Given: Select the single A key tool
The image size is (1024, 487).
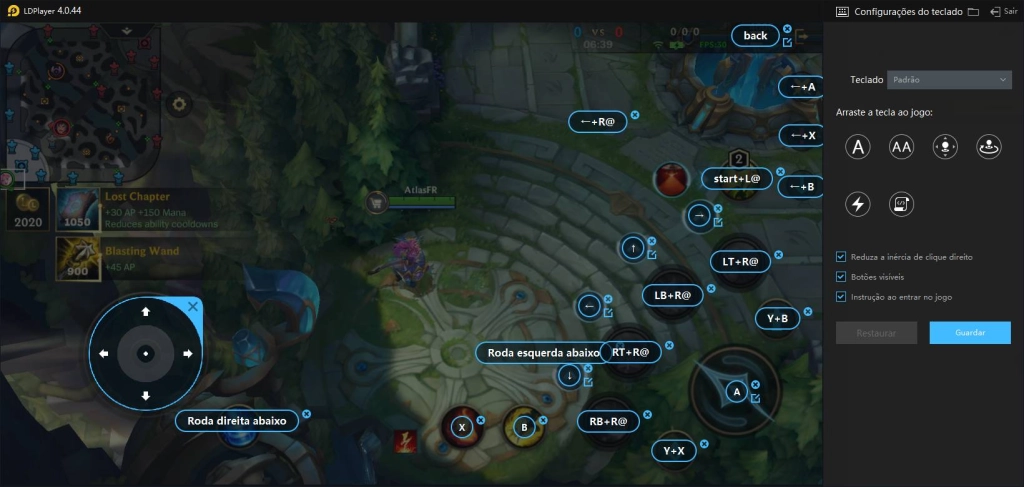Looking at the screenshot, I should click(857, 147).
